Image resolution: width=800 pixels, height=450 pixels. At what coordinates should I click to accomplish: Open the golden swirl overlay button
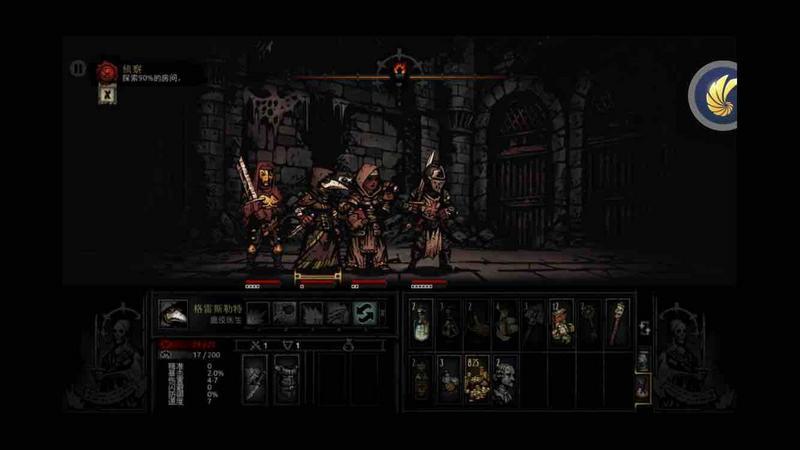click(x=716, y=95)
